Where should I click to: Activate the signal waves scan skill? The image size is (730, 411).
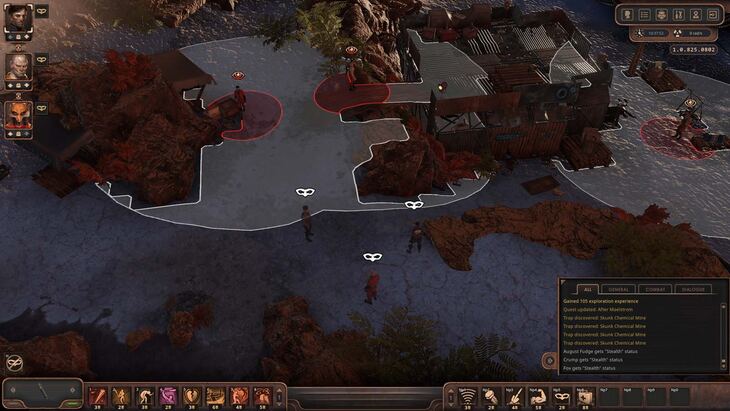coord(466,395)
